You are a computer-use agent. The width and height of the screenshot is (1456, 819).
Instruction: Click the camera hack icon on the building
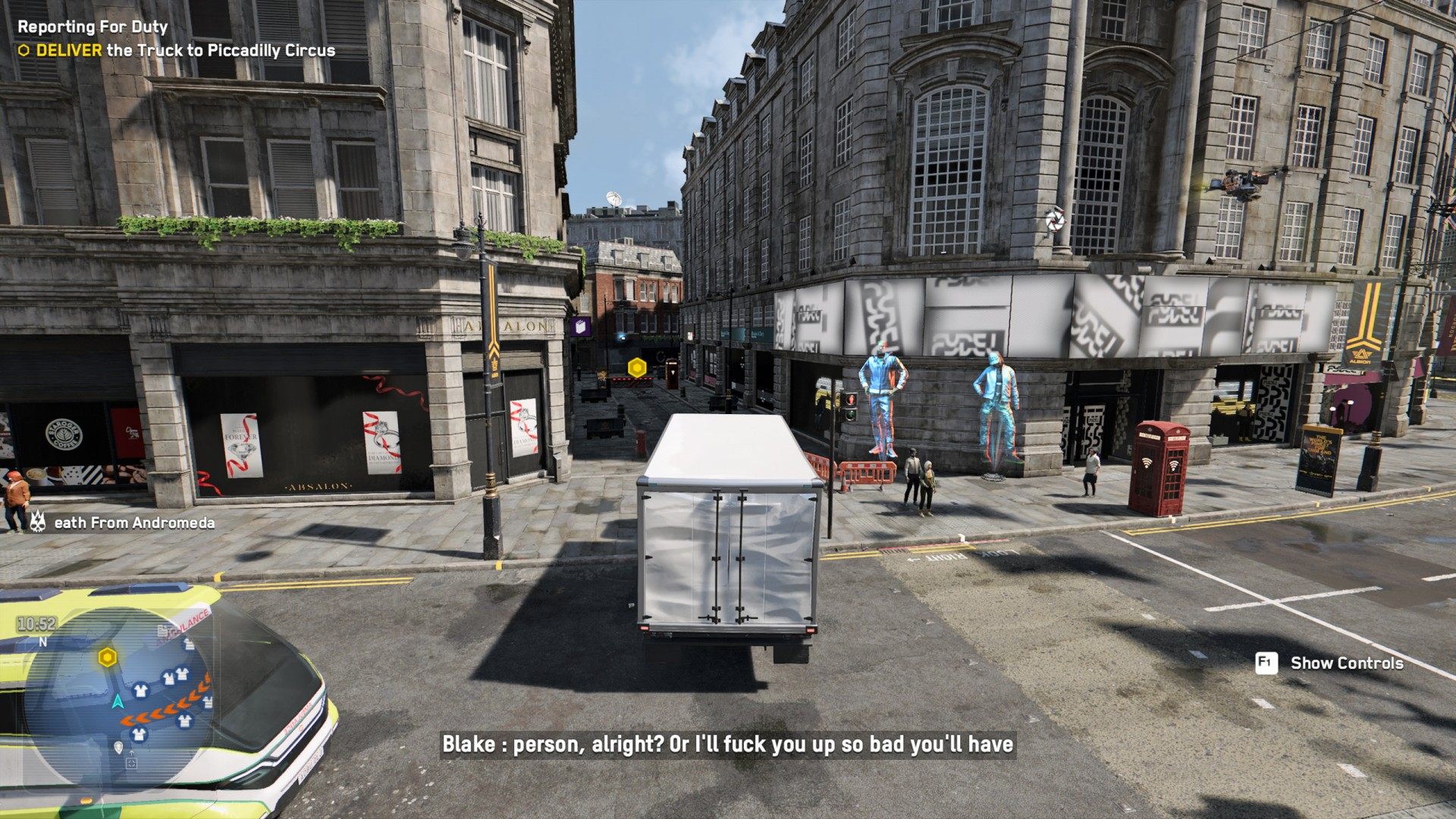(1054, 221)
